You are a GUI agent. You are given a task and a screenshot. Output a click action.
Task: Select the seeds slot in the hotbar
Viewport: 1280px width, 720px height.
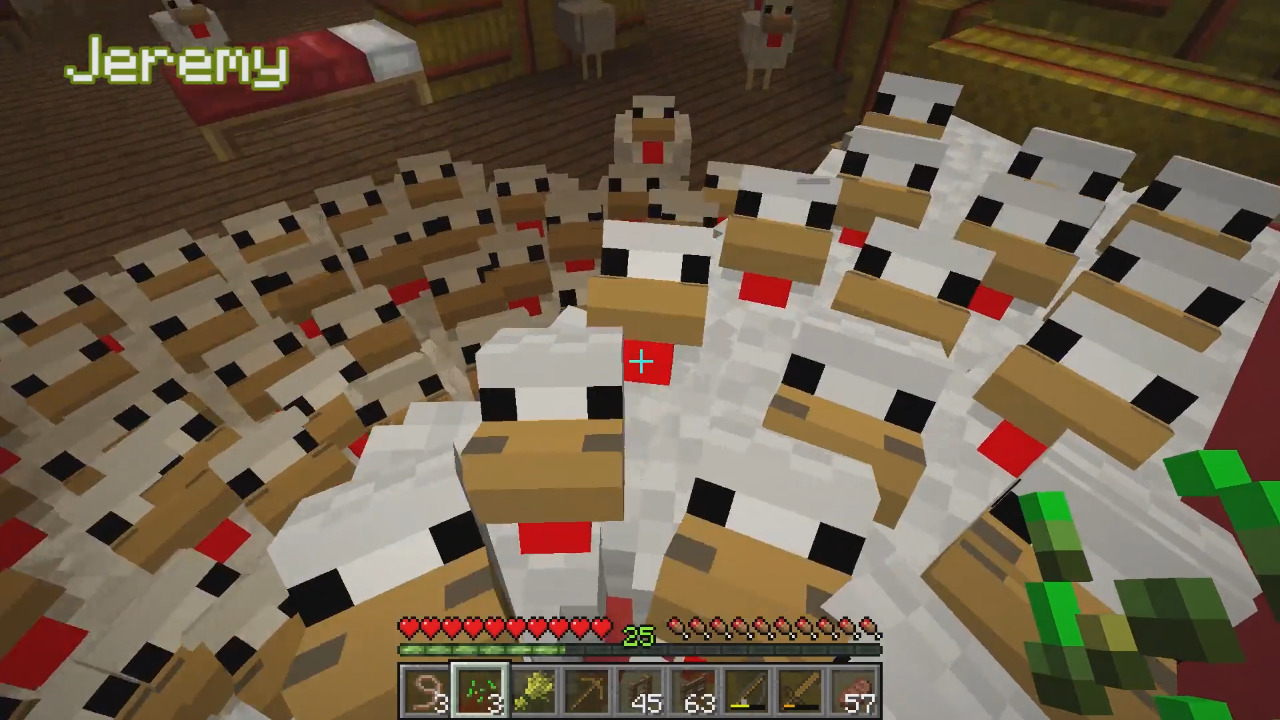(479, 692)
